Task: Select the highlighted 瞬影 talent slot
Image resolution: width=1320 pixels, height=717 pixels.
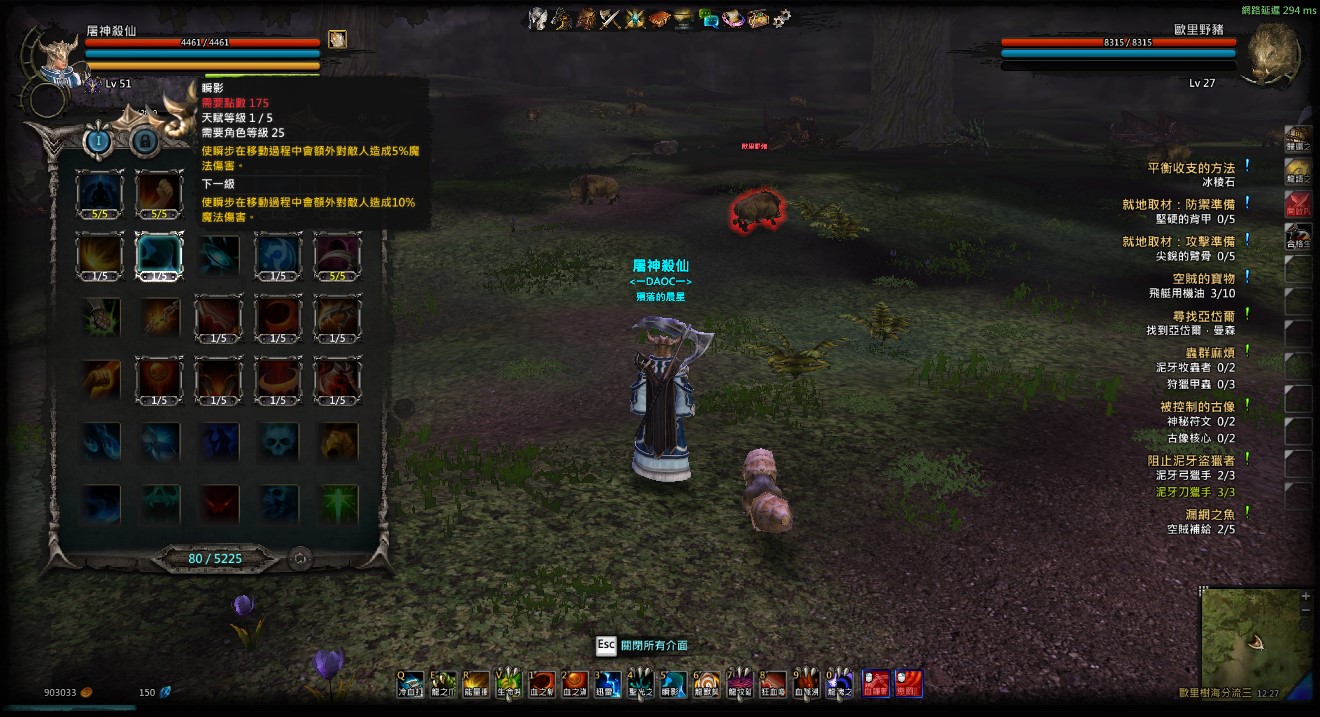Action: [160, 255]
